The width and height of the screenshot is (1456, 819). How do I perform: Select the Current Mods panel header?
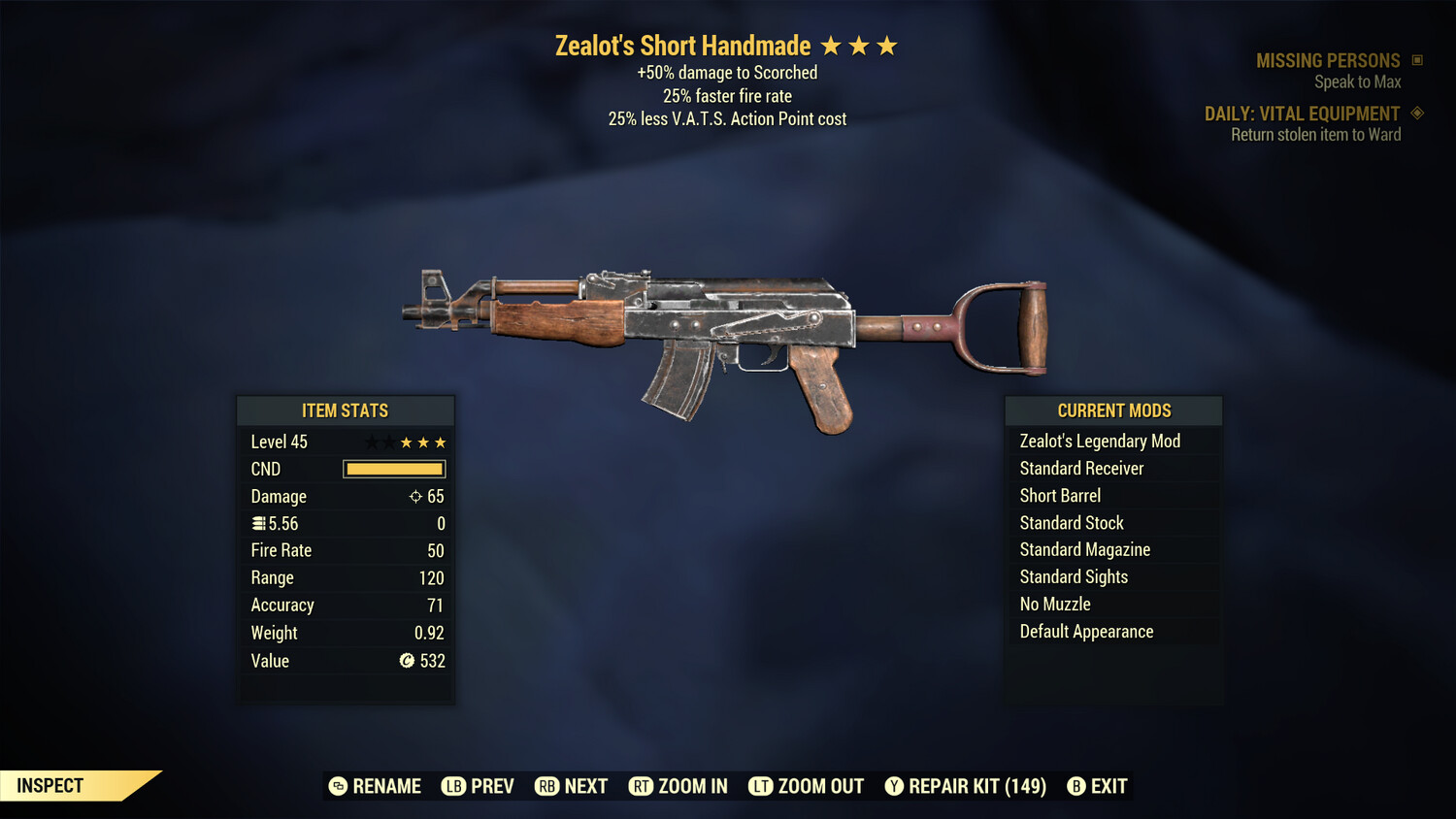(x=1112, y=409)
